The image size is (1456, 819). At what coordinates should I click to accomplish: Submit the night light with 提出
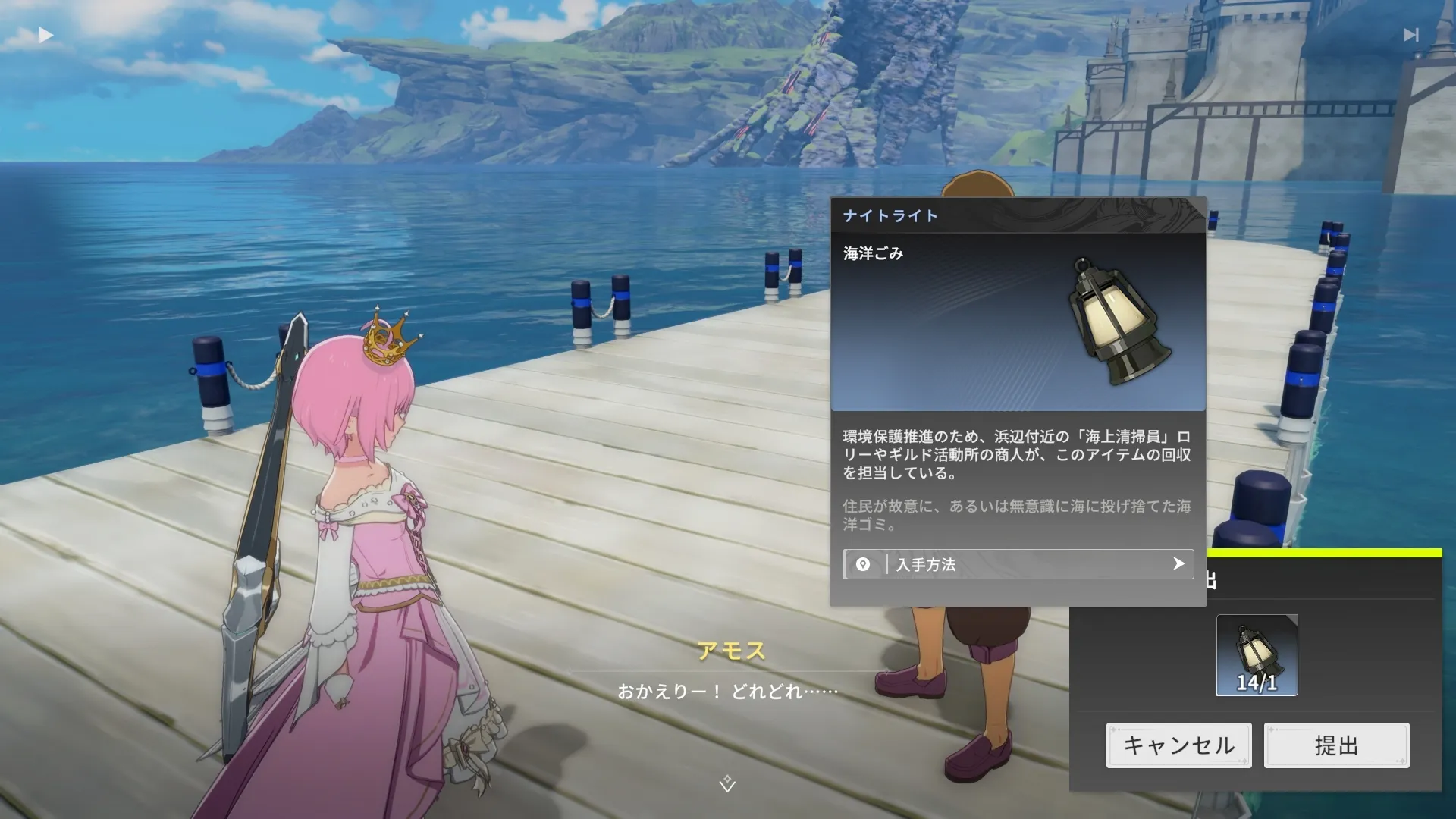1336,745
